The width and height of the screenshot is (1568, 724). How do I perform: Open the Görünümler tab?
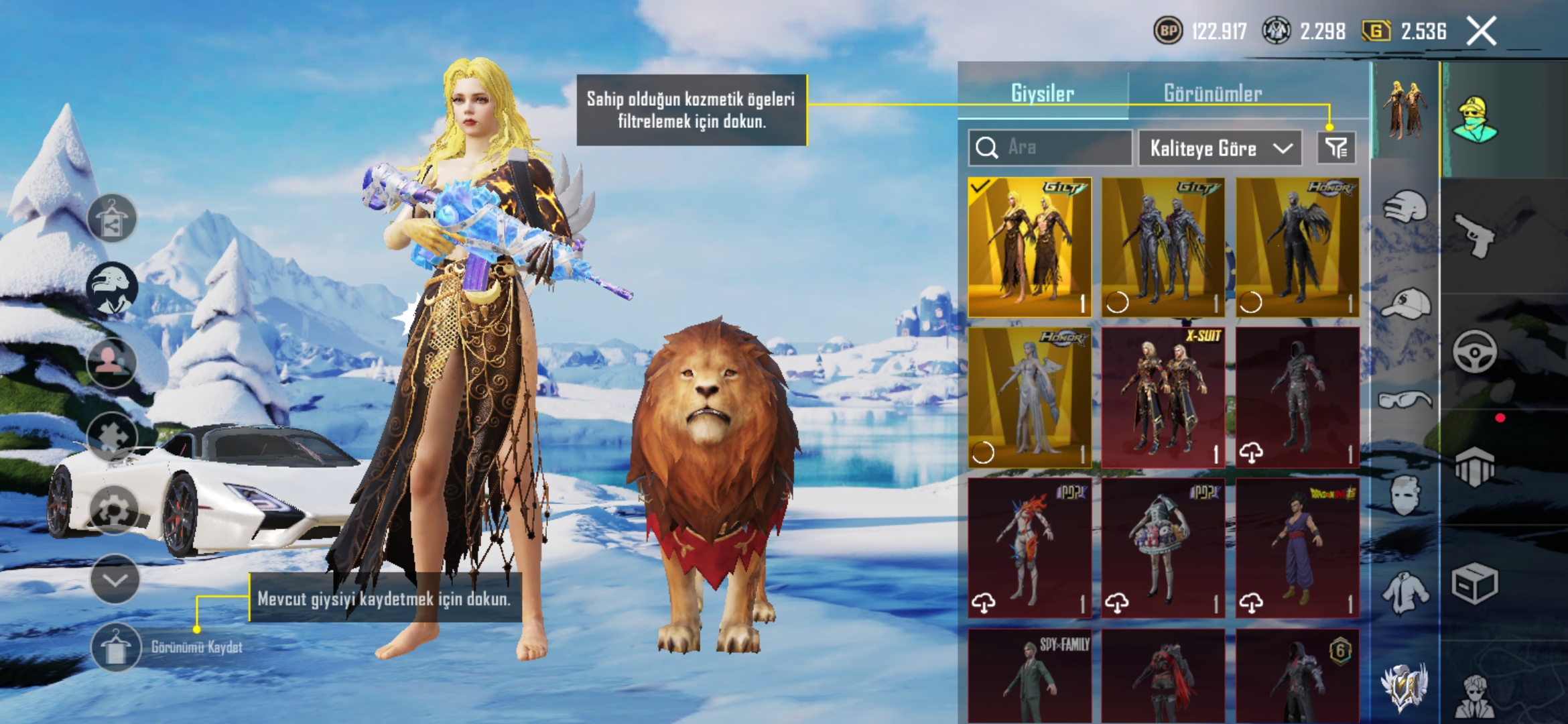tap(1213, 93)
